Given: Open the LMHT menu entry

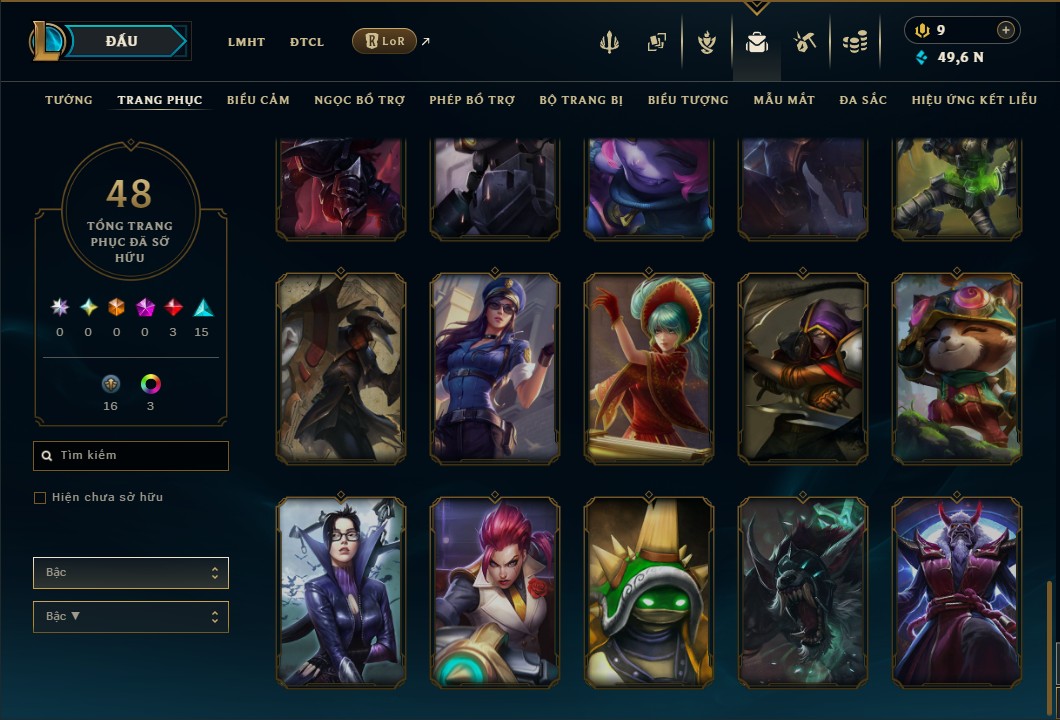Looking at the screenshot, I should [246, 42].
